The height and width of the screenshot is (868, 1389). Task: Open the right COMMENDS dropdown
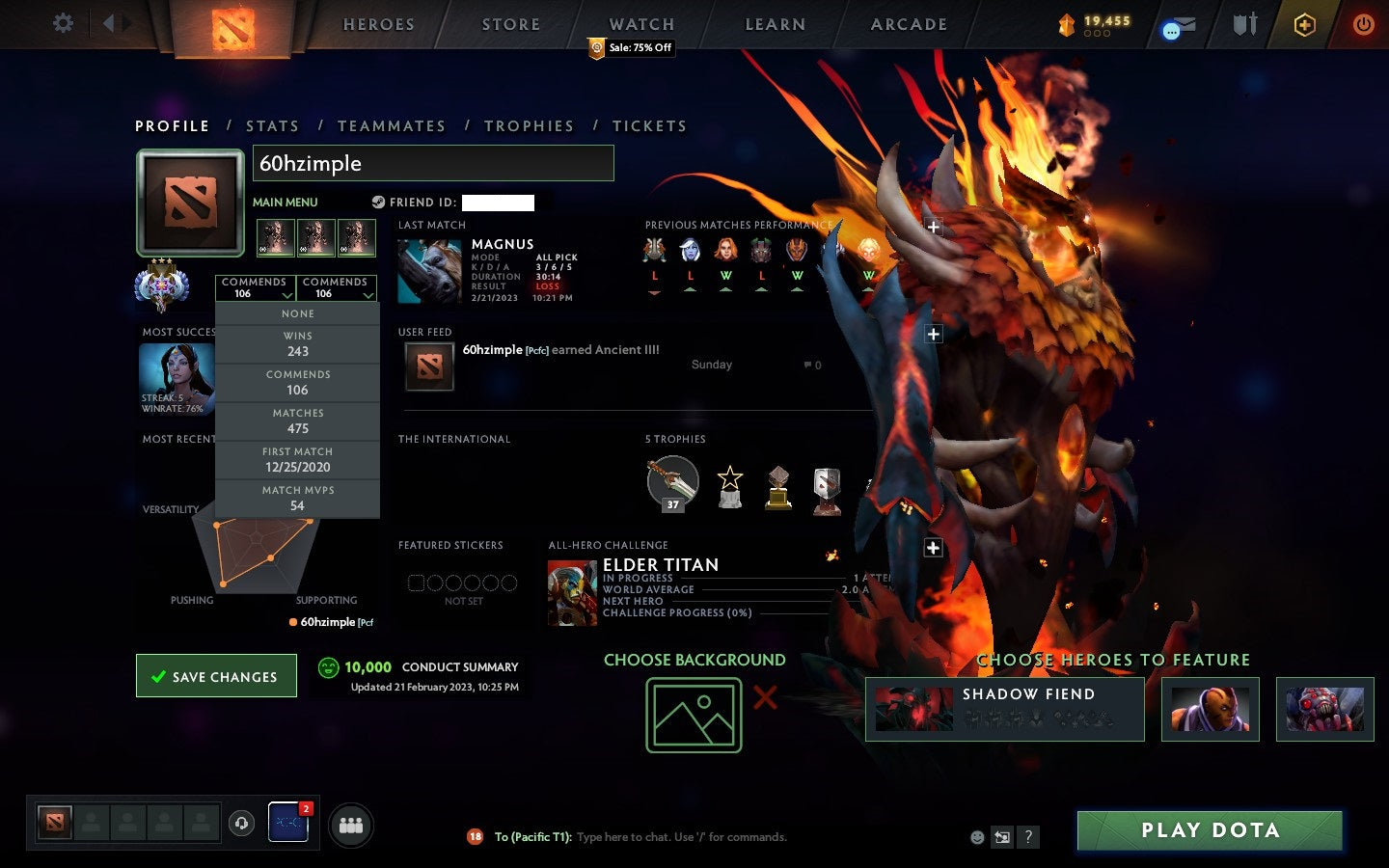[336, 285]
